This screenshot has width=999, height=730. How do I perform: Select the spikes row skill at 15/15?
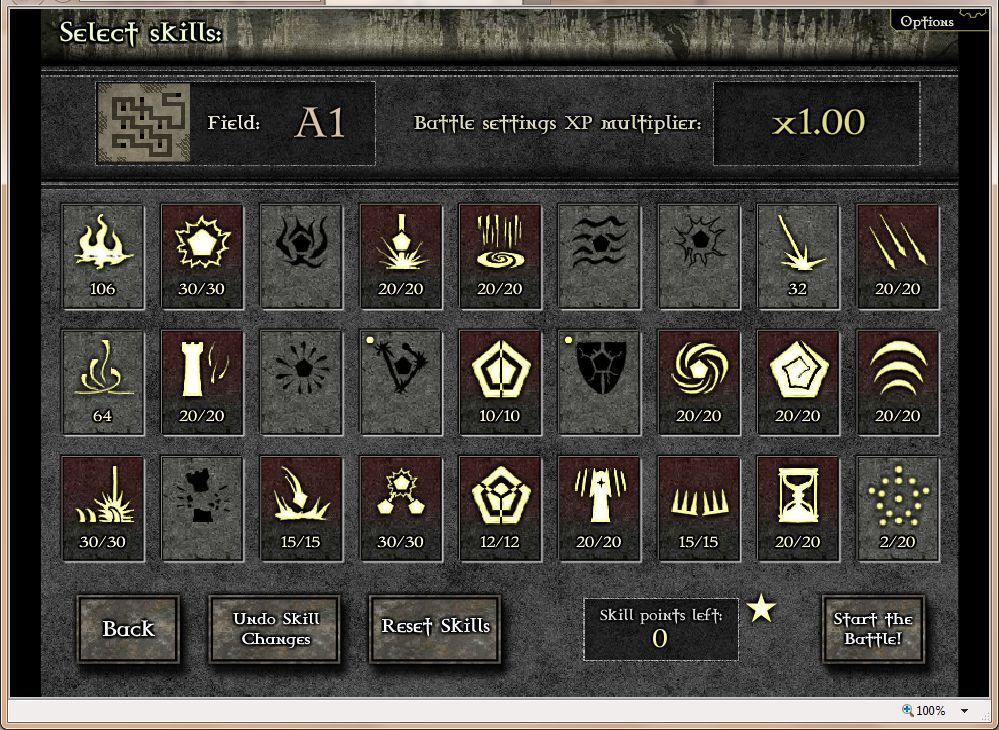tap(699, 508)
